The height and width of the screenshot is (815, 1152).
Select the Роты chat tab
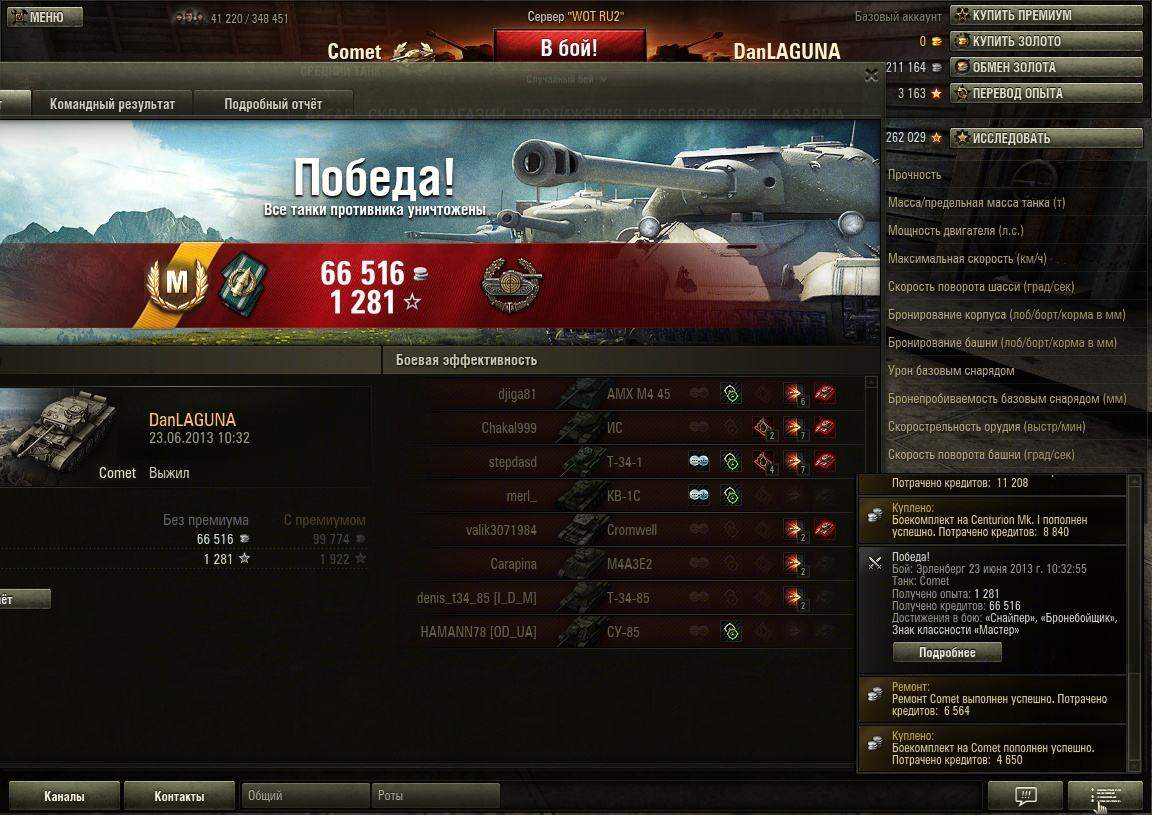[x=435, y=797]
